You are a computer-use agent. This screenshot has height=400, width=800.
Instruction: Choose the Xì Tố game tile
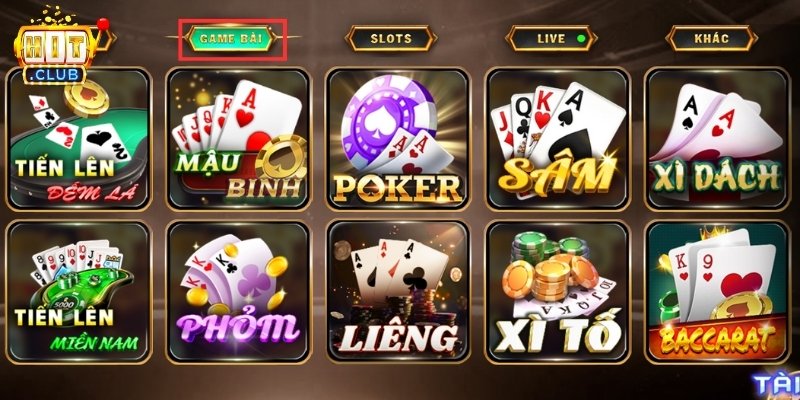tap(558, 292)
